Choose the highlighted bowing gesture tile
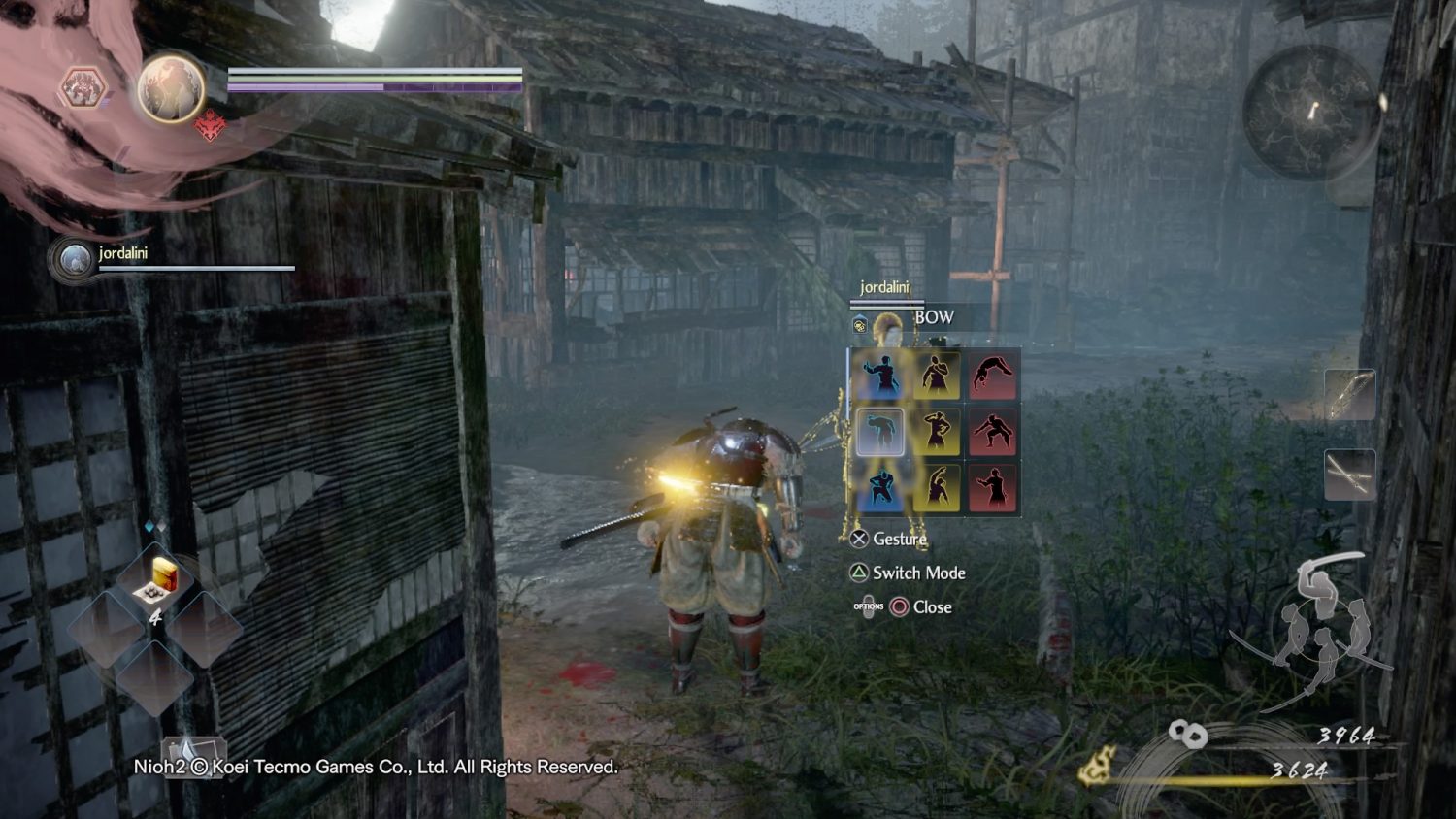The height and width of the screenshot is (819, 1456). (x=880, y=432)
